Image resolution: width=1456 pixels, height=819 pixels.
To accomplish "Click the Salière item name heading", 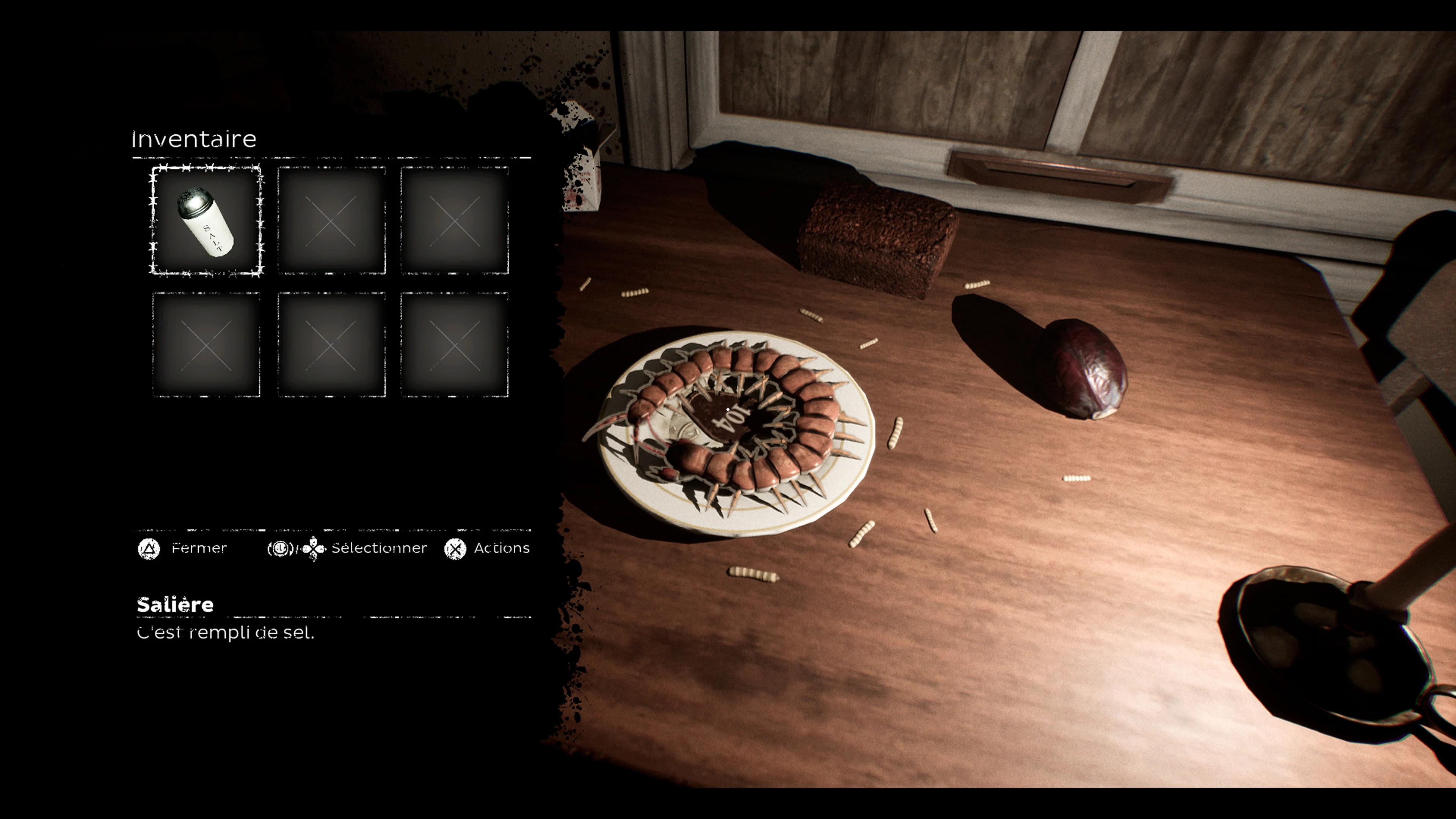I will point(175,605).
